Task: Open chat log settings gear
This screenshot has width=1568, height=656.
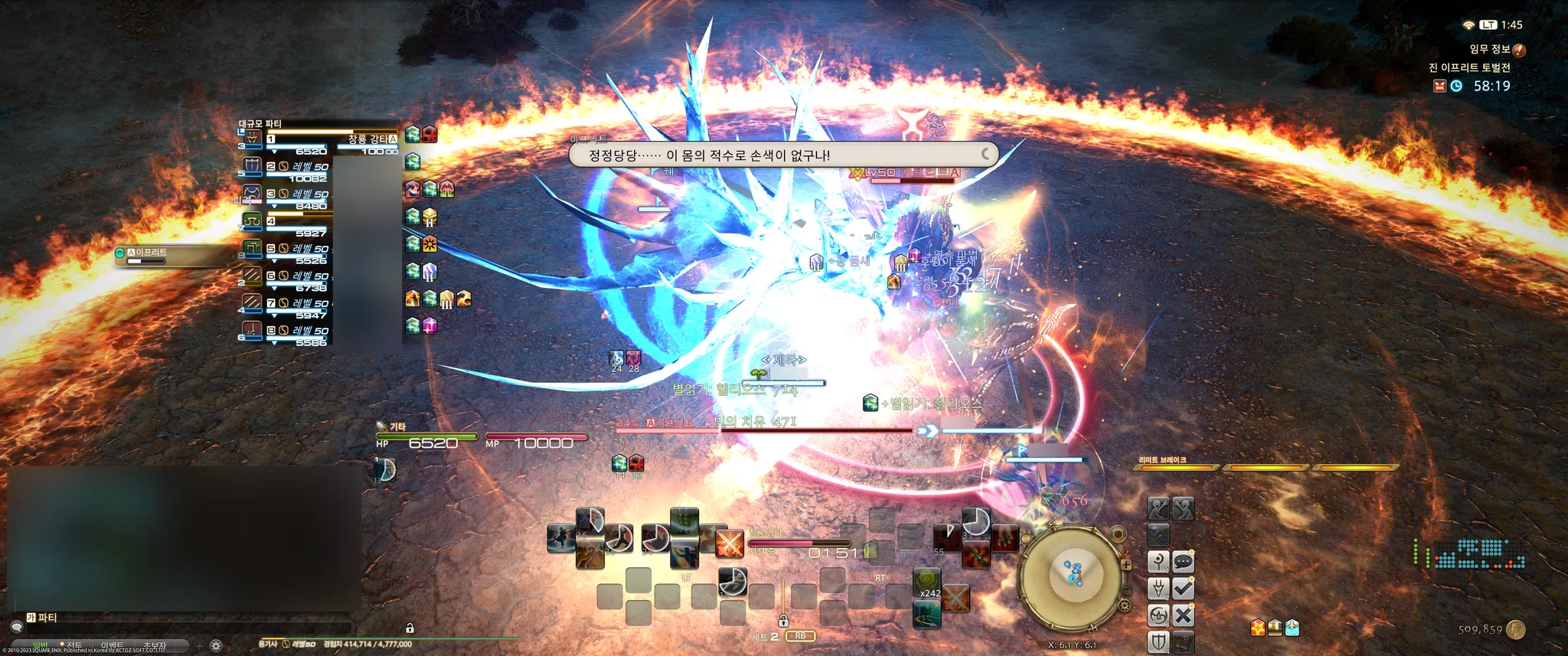Action: pos(217,645)
